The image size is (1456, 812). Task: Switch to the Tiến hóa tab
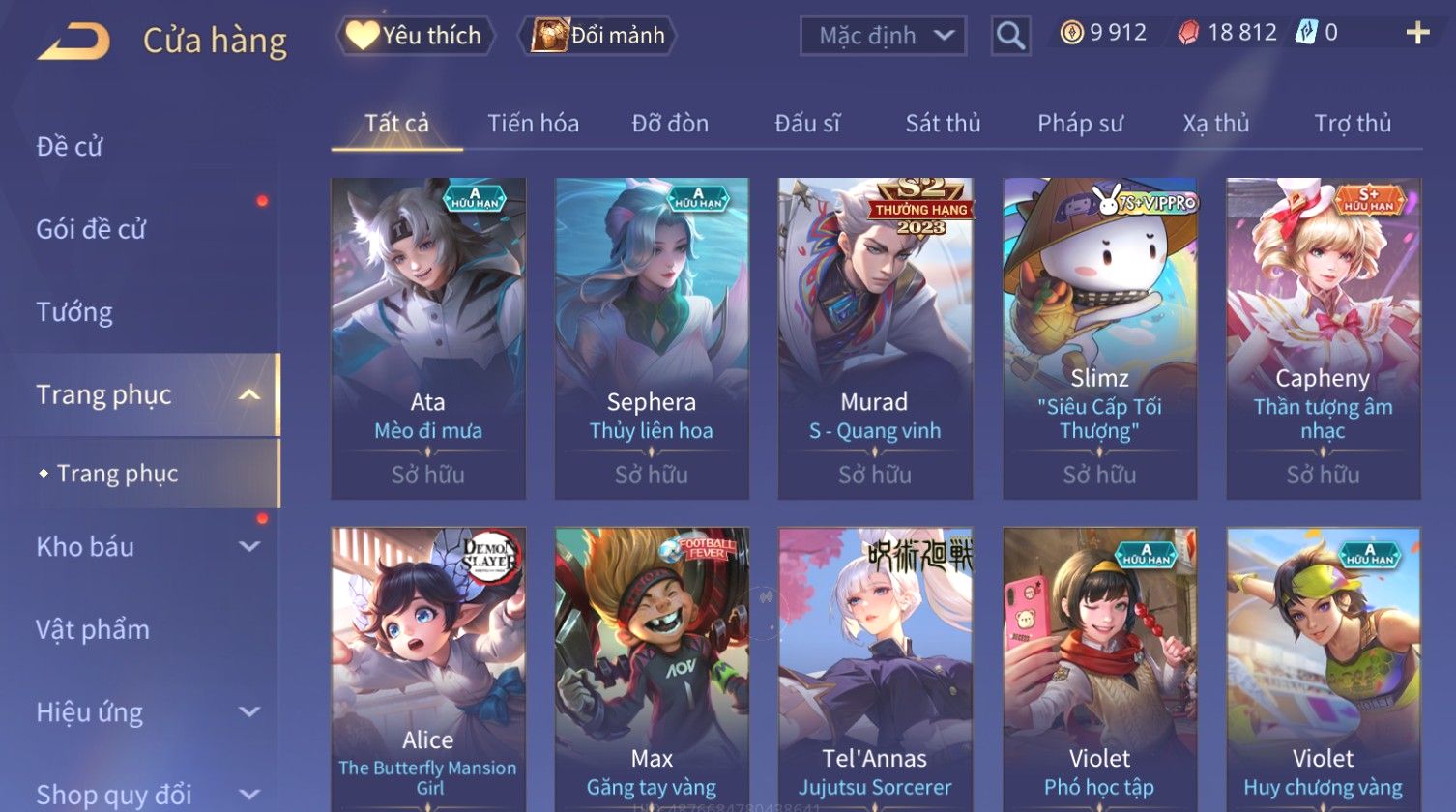533,124
